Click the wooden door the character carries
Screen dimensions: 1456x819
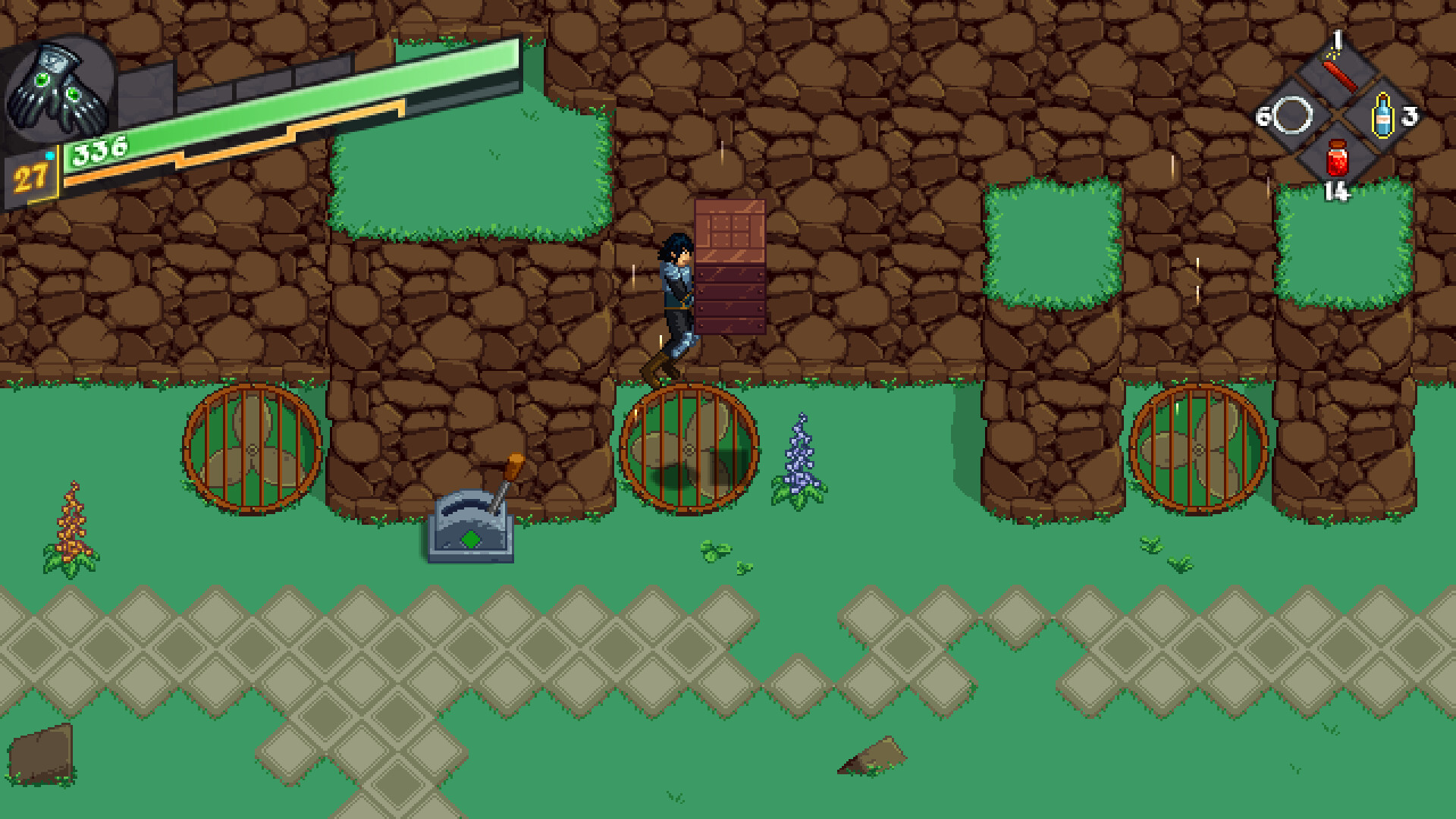click(730, 265)
